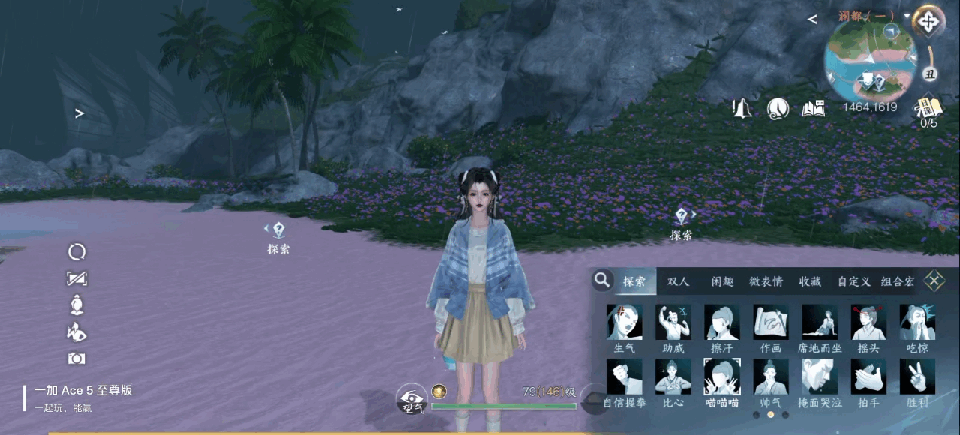Open the 组合宏 tab
Viewport: 960px width, 435px height.
[897, 282]
